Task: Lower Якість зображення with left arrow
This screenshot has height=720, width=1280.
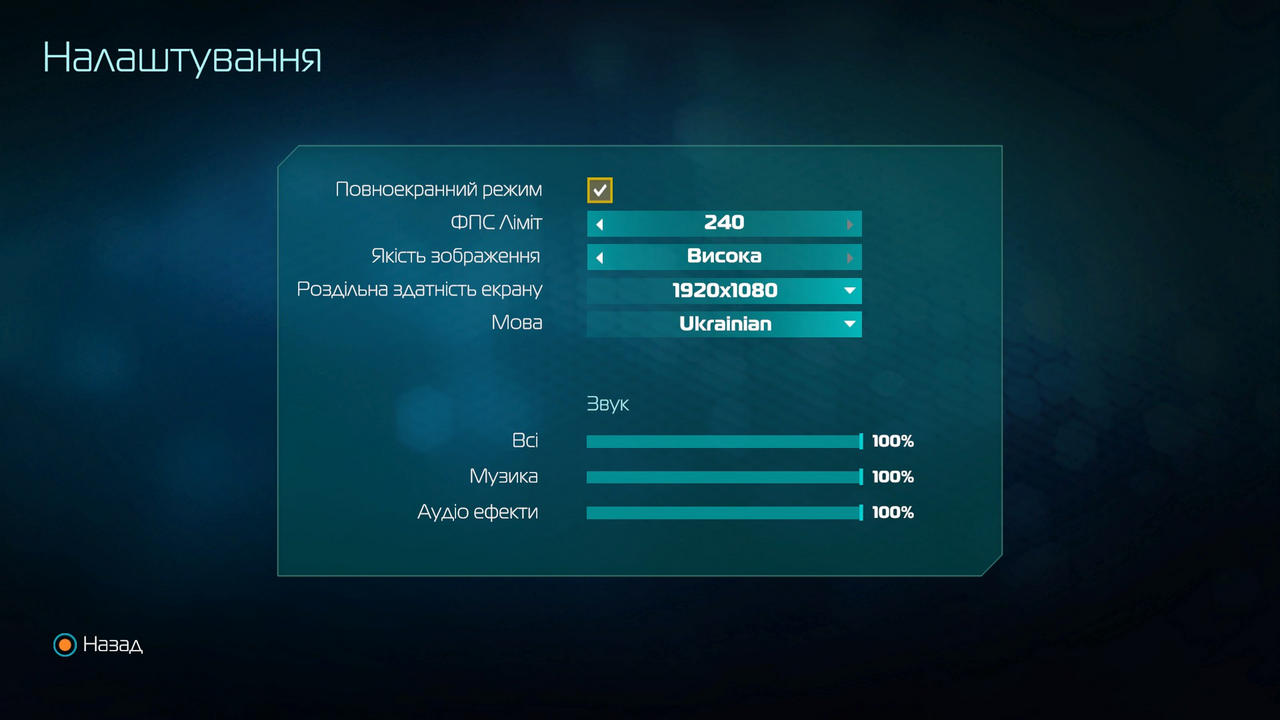Action: pyautogui.click(x=599, y=258)
